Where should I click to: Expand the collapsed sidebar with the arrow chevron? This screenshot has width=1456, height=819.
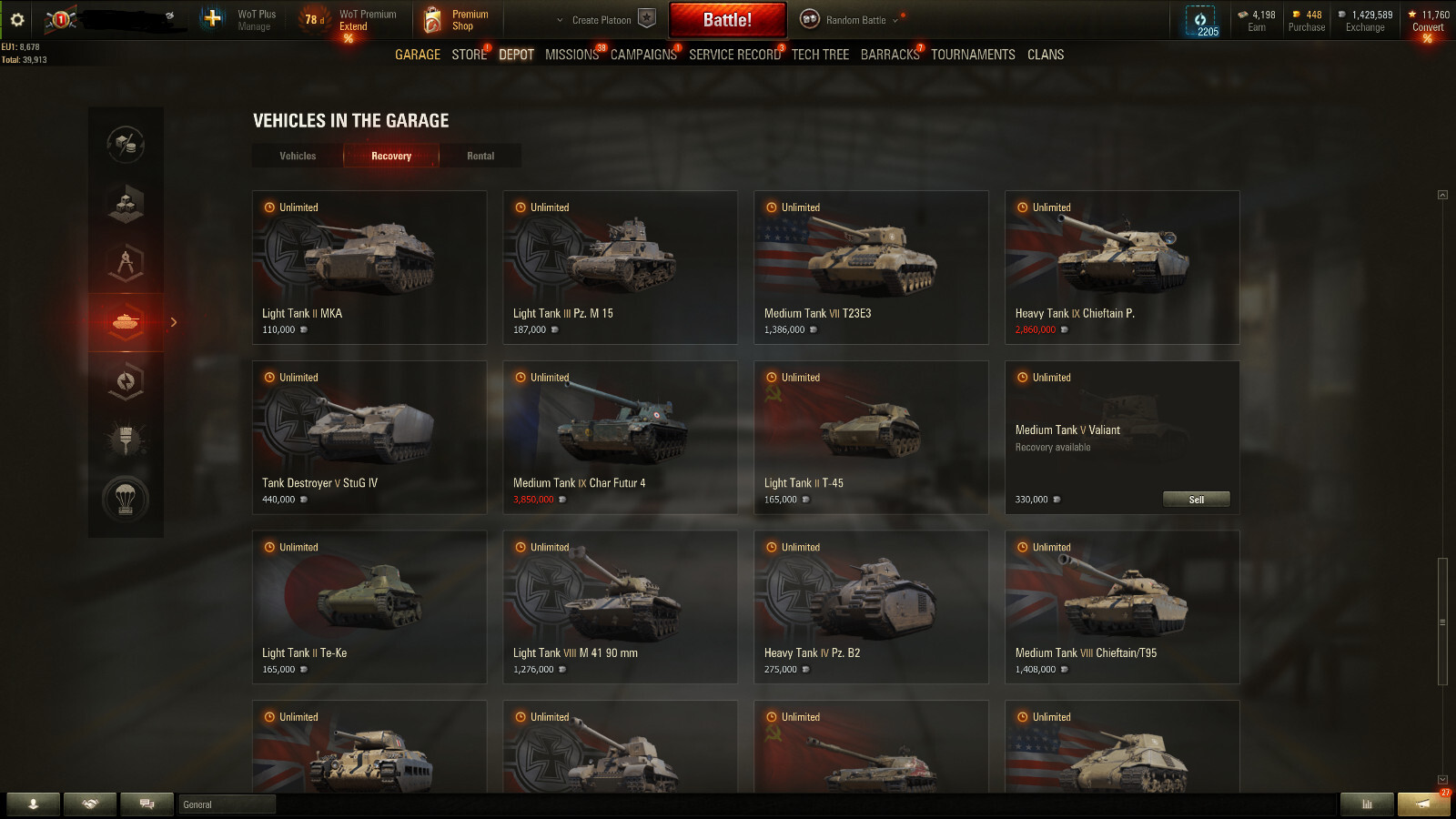173,322
